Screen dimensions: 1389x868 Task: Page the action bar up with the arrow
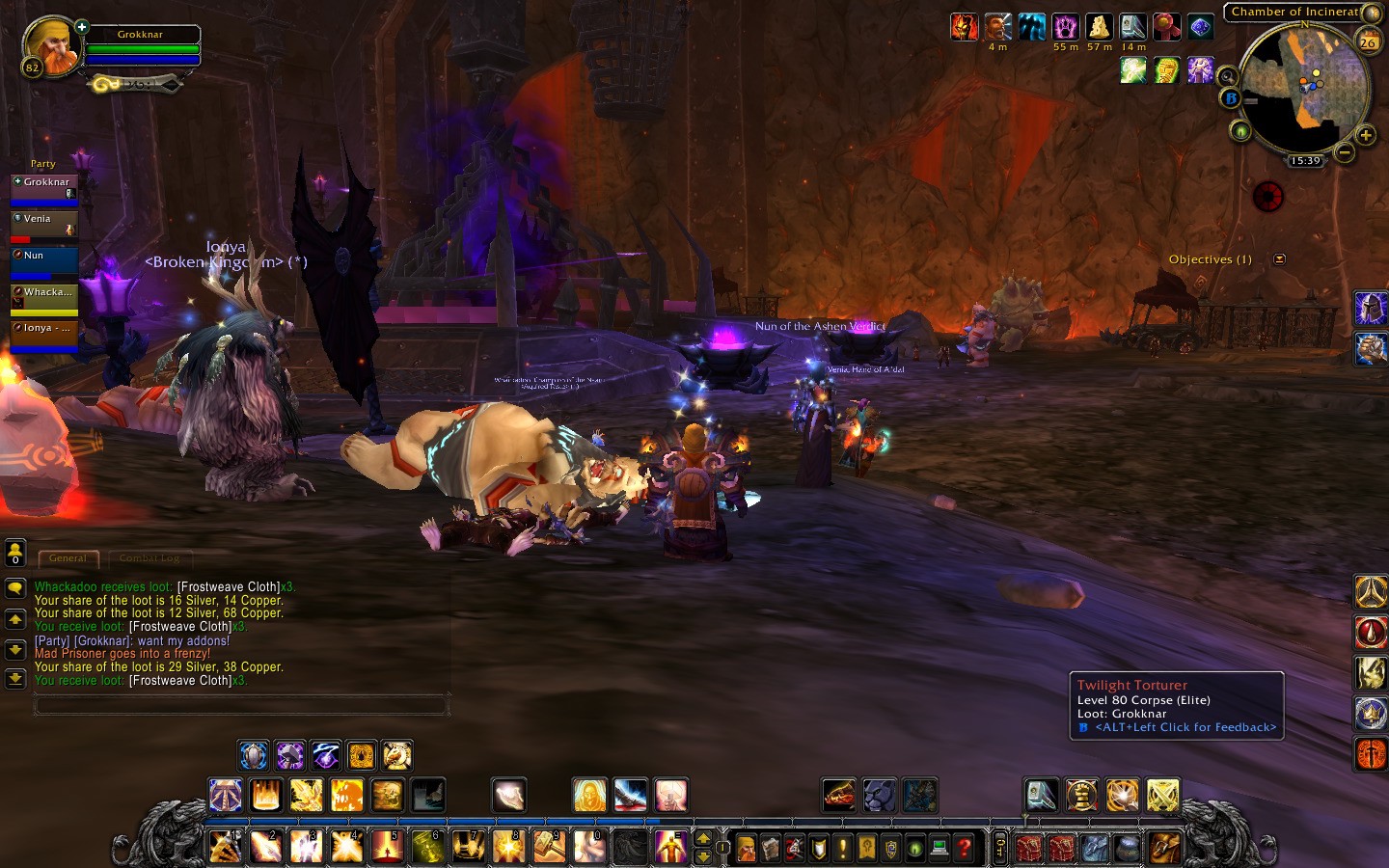pyautogui.click(x=703, y=838)
